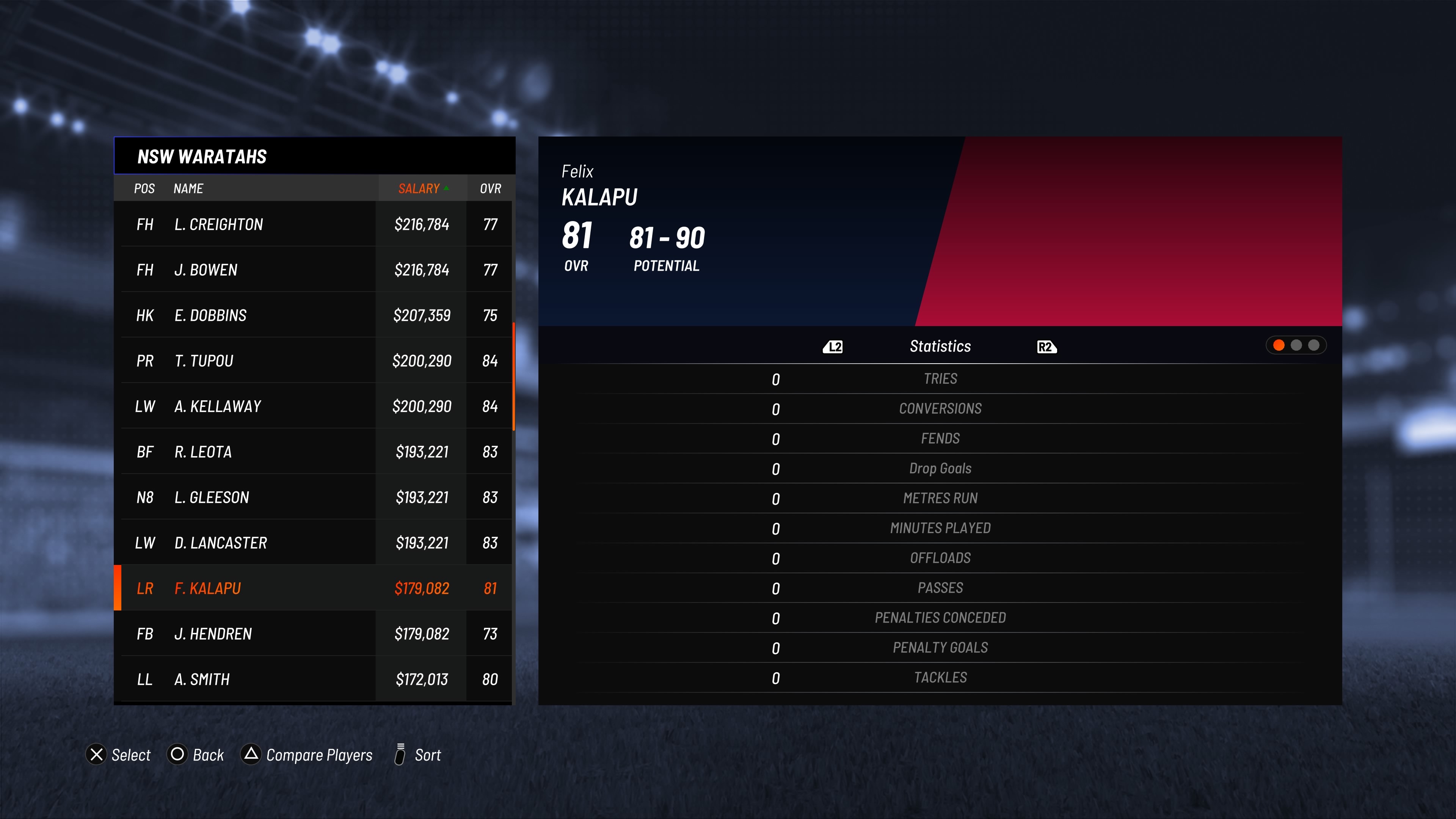
Task: Select the highlighted F. Kalapu row
Action: [314, 588]
